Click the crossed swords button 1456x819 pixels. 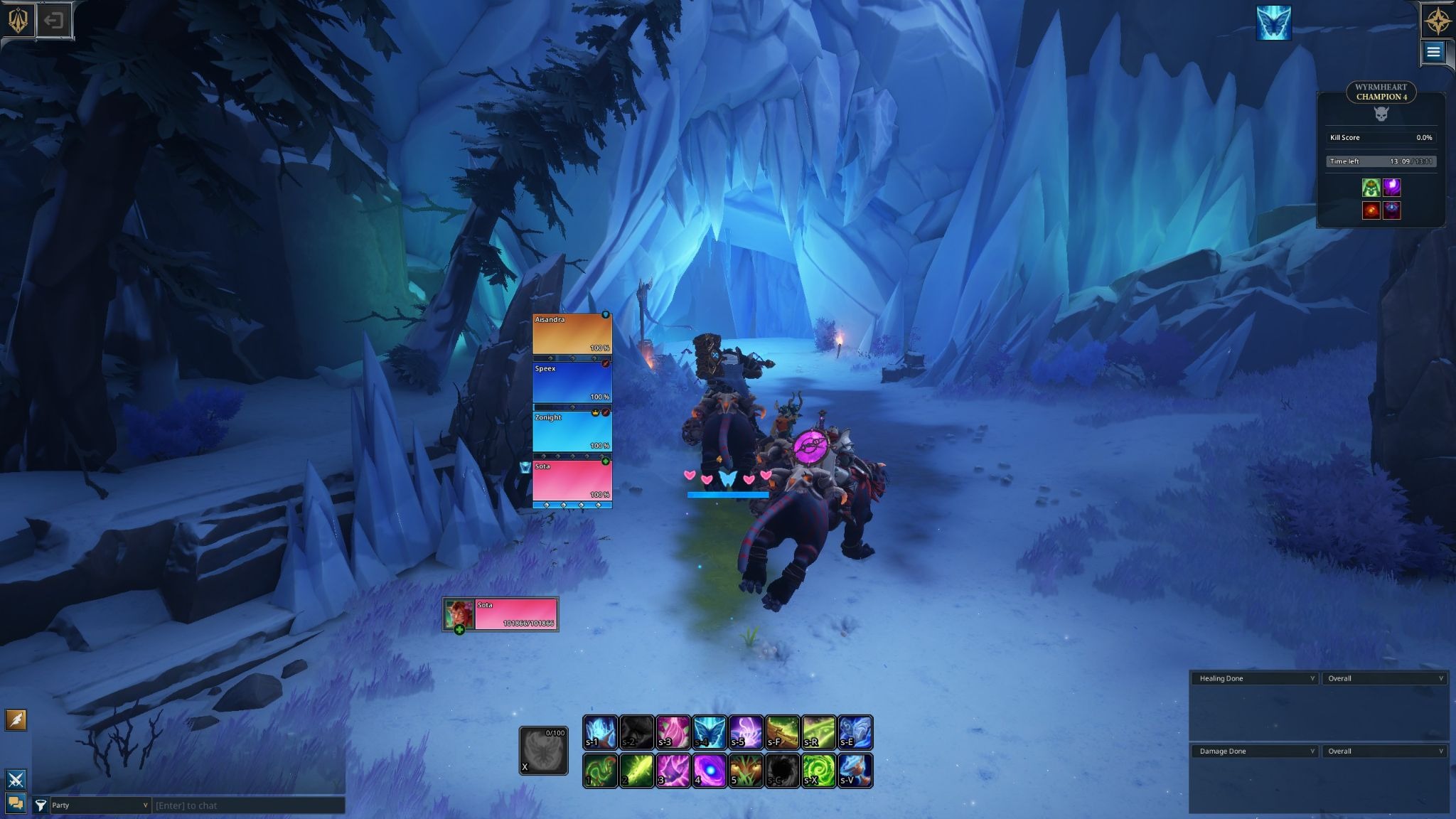(16, 779)
